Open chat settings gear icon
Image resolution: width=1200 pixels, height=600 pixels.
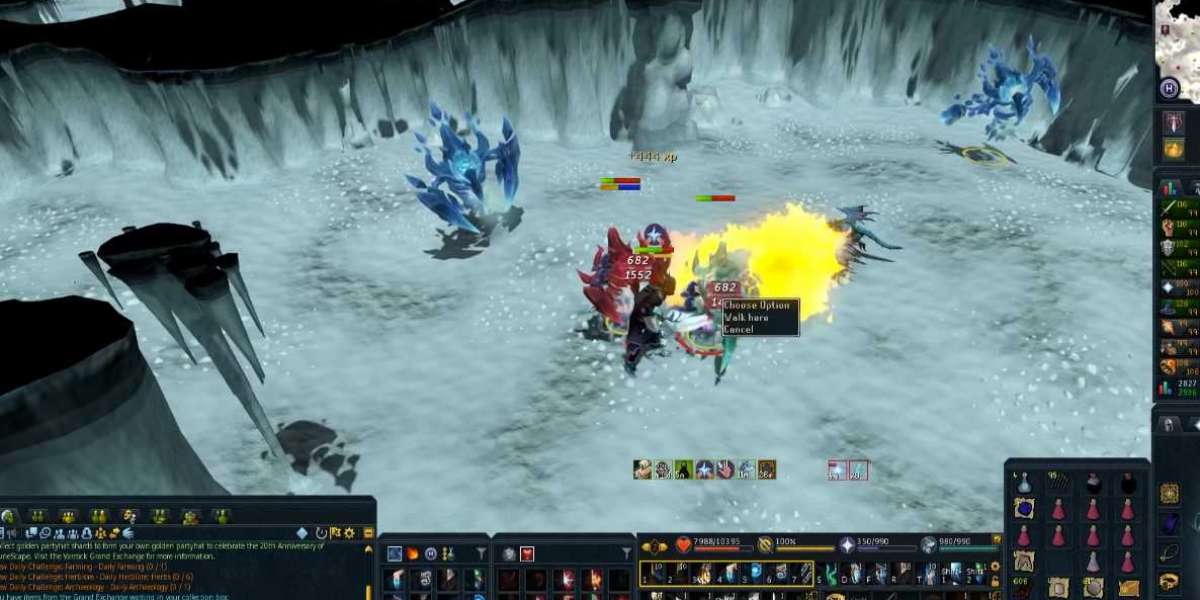tap(352, 533)
